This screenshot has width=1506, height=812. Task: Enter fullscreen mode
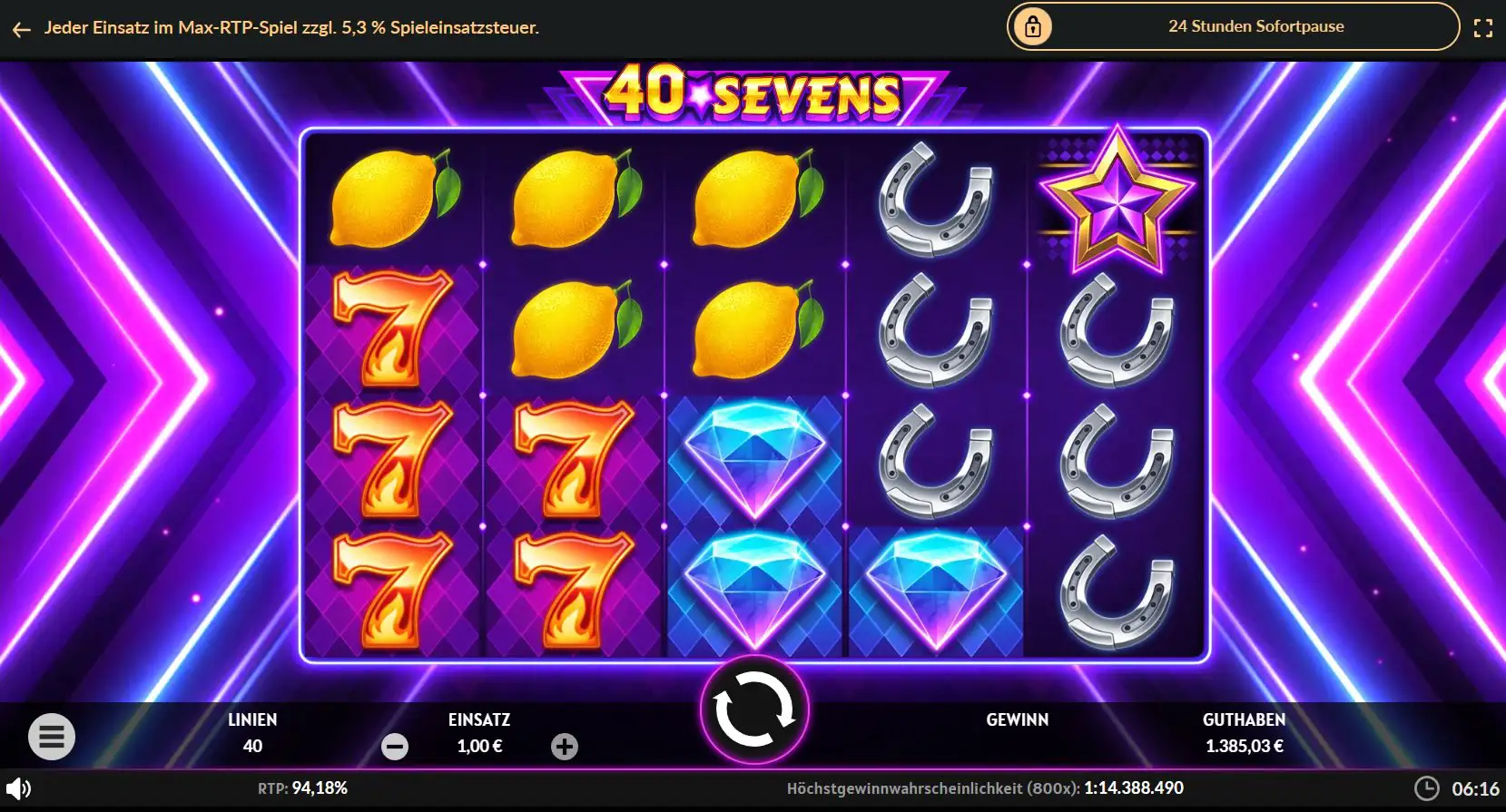coord(1485,26)
